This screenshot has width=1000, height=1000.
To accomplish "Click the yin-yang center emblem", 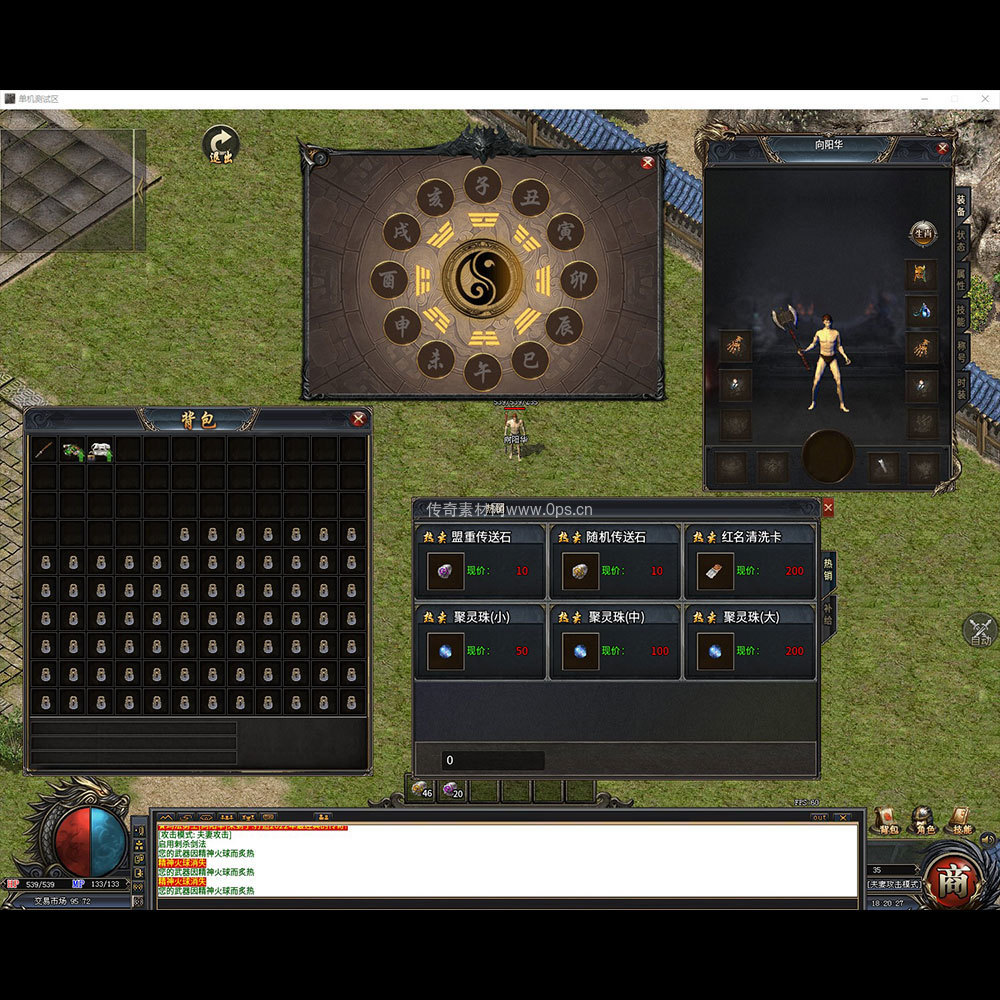I will (482, 277).
